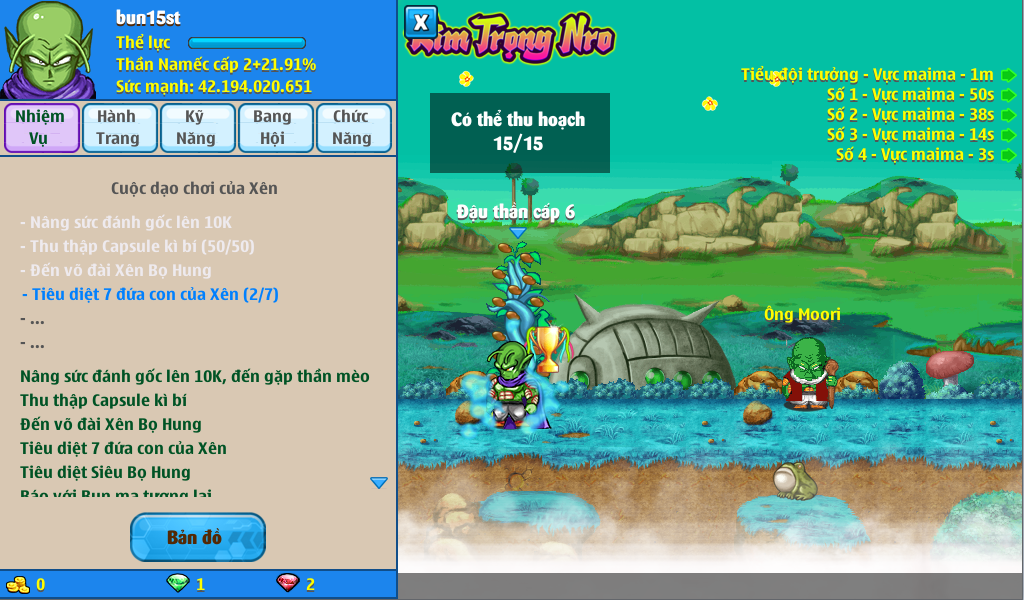The height and width of the screenshot is (600, 1024).
Task: Tap the "Có thể thu hoạch 15/15" harvest box
Action: 517,132
